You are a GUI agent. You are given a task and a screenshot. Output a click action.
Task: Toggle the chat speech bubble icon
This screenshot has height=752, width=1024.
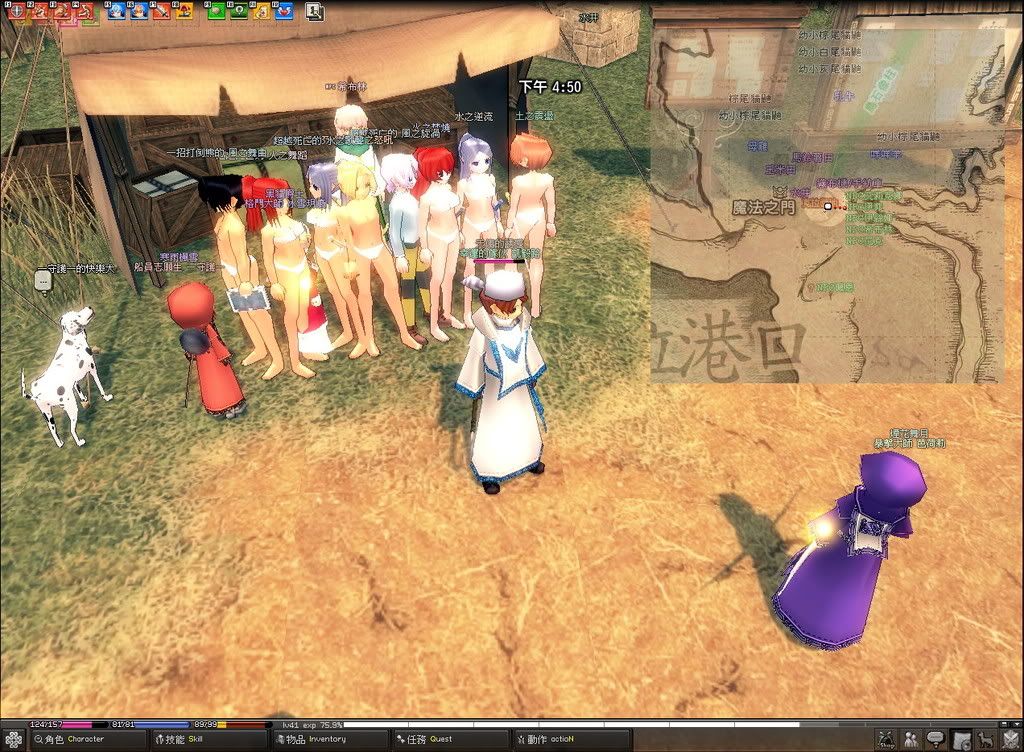(x=936, y=739)
